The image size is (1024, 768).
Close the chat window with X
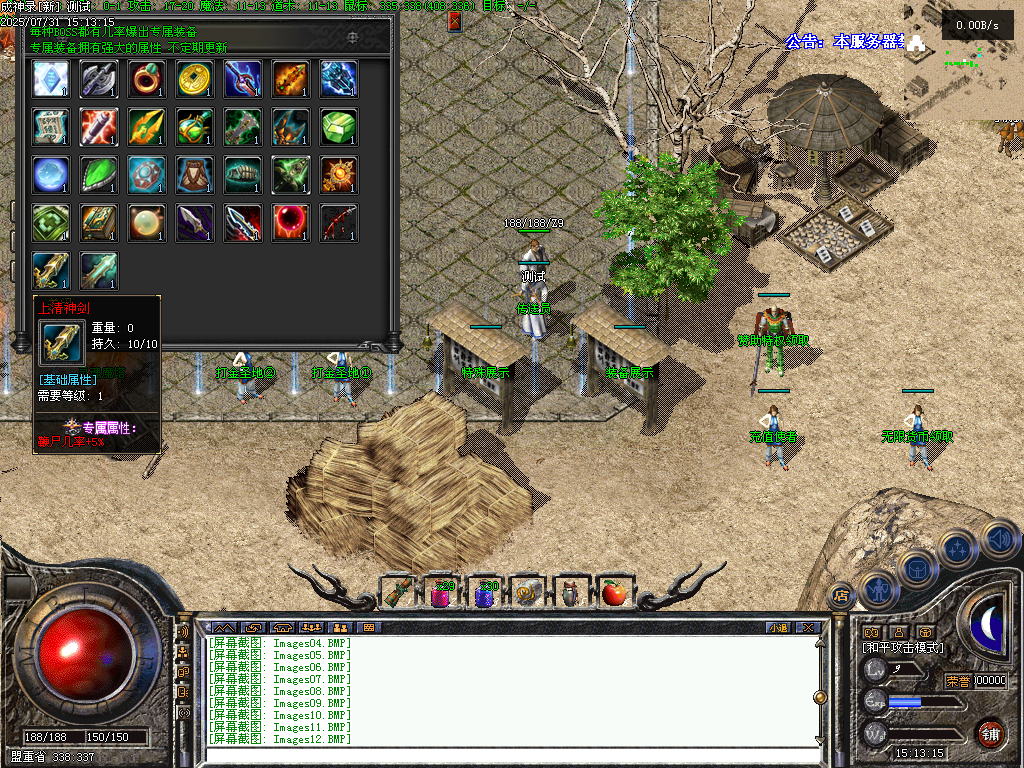[x=807, y=627]
